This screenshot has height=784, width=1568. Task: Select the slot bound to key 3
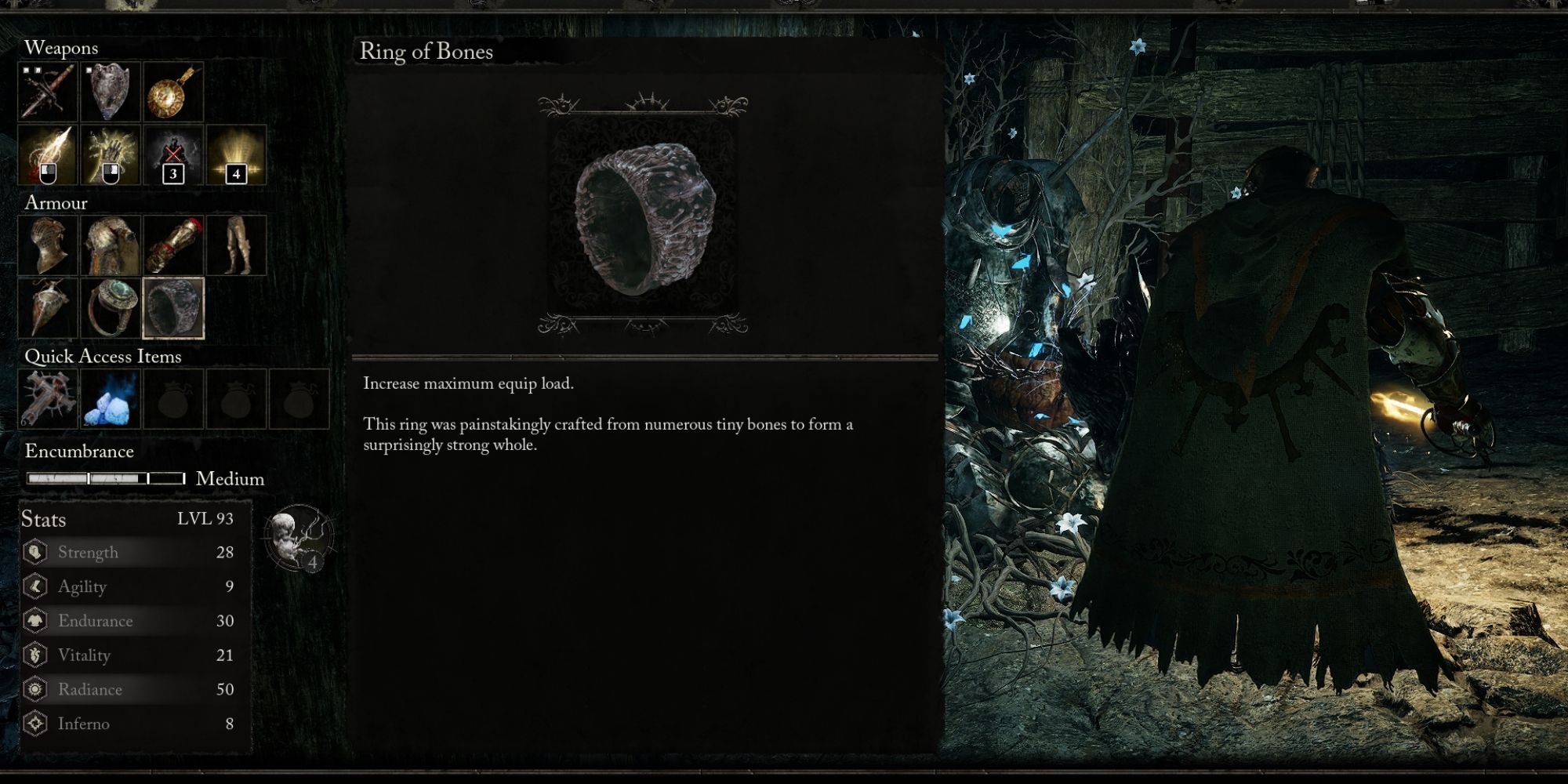[172, 155]
